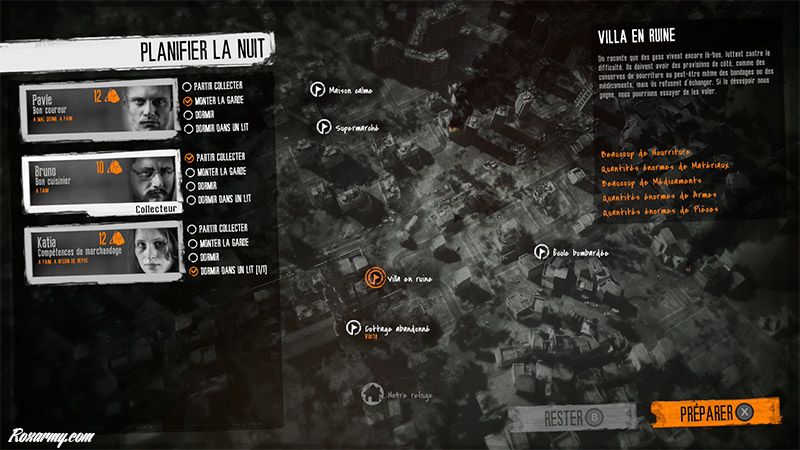Select Bruno's character portrait card

[97, 182]
